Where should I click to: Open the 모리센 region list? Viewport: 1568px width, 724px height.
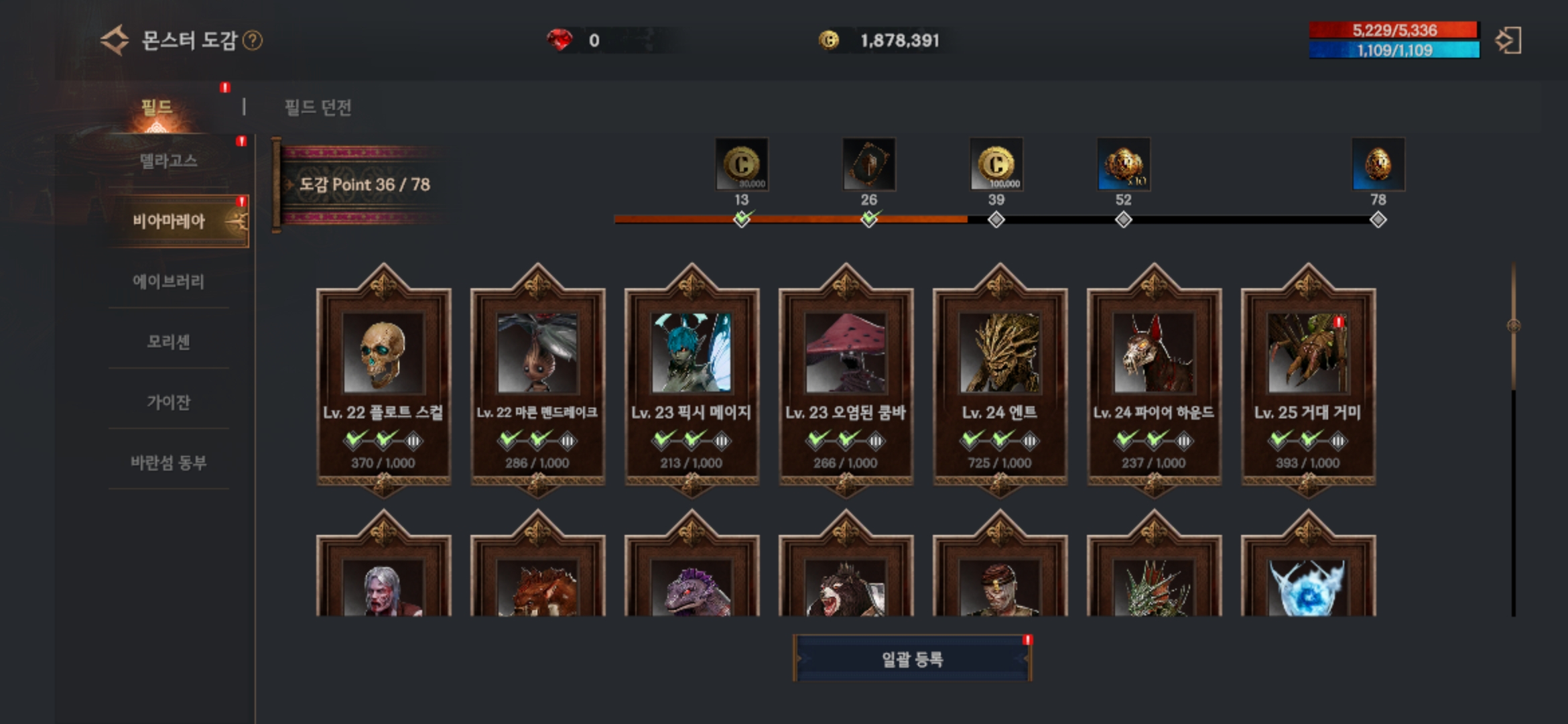(x=169, y=342)
